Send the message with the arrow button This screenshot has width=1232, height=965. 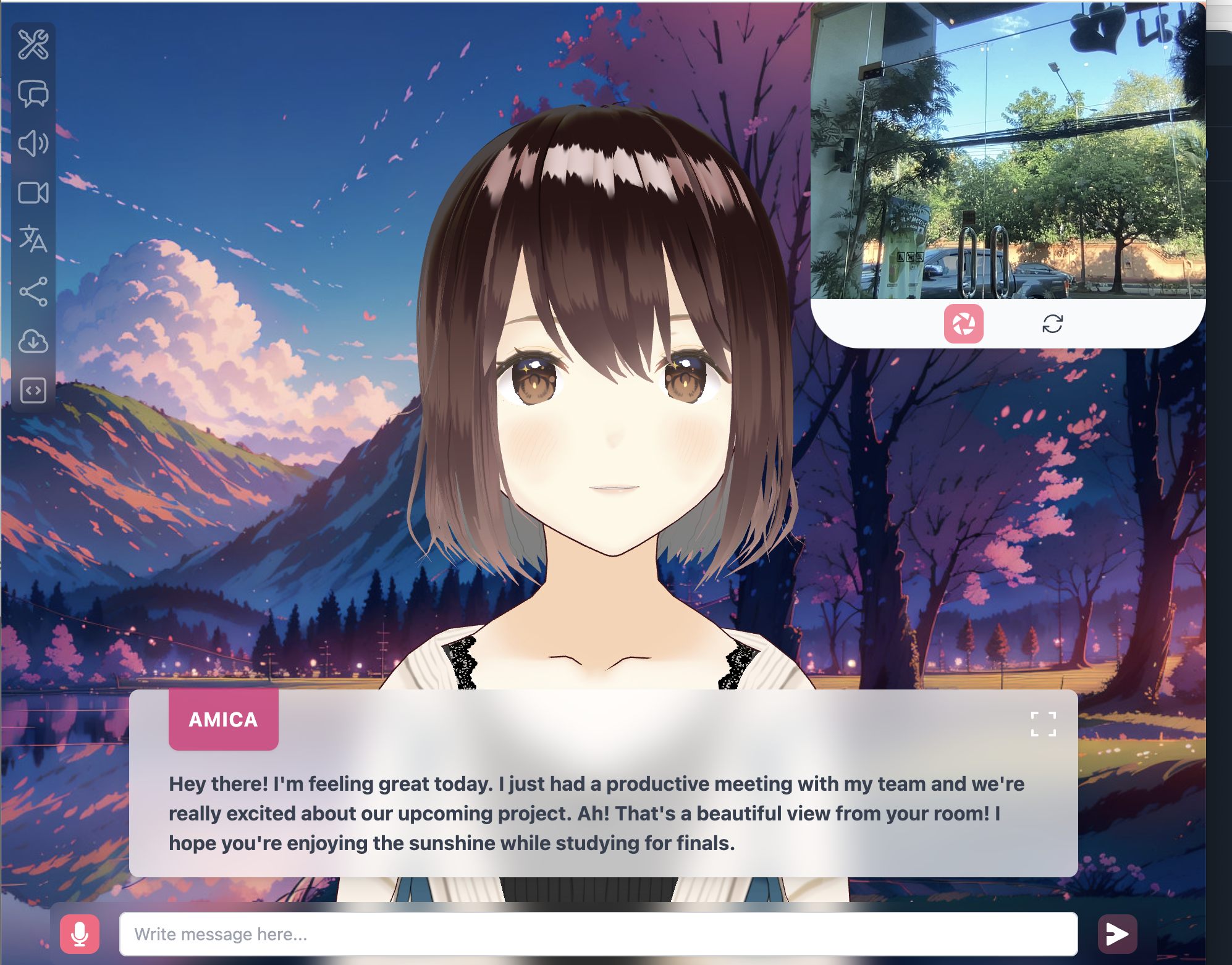pyautogui.click(x=1117, y=933)
